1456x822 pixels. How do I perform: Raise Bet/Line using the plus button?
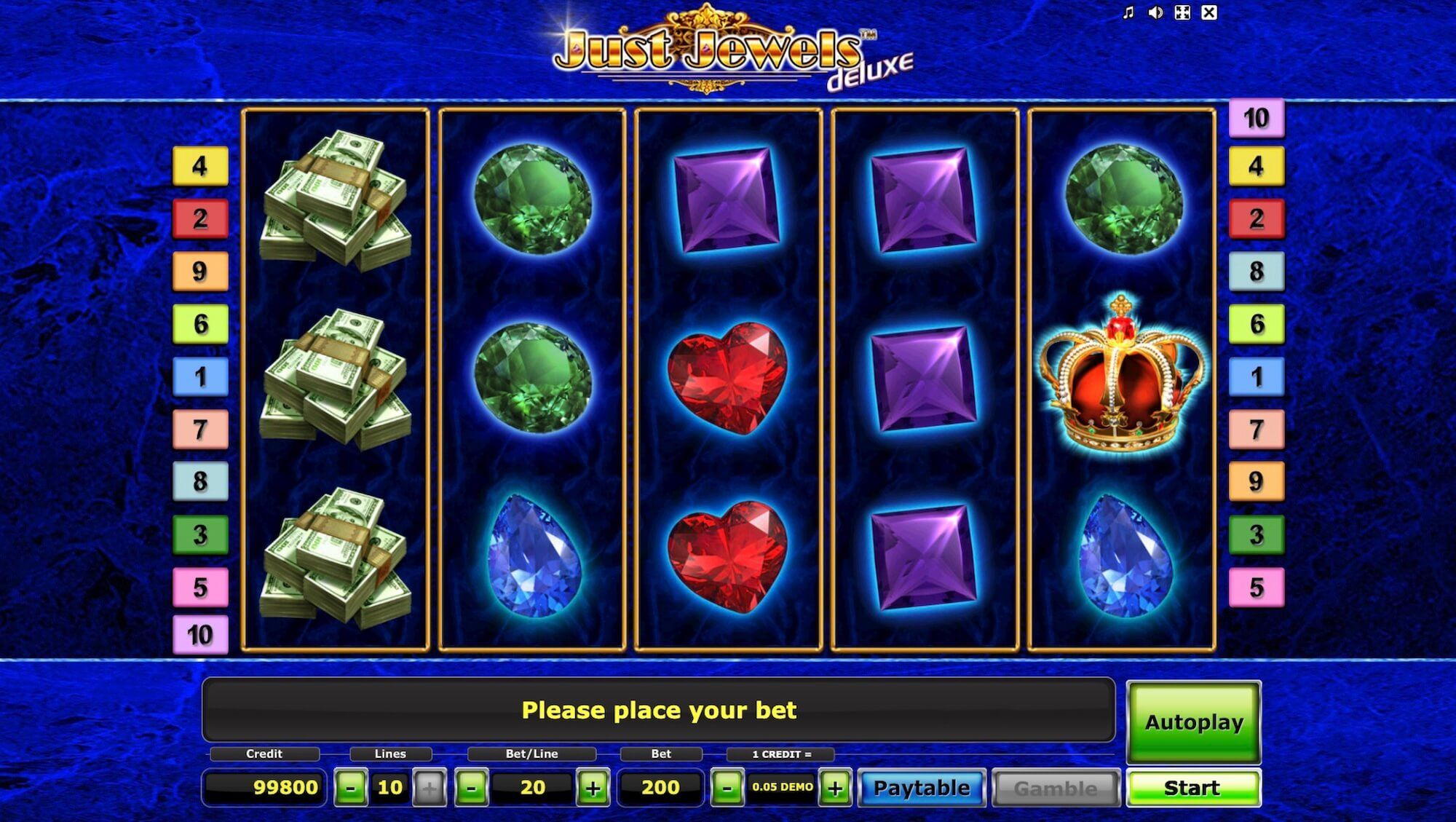point(594,787)
